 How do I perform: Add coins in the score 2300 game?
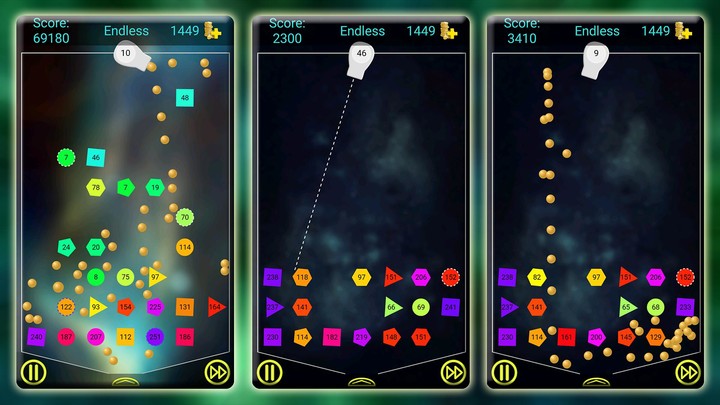[x=449, y=31]
